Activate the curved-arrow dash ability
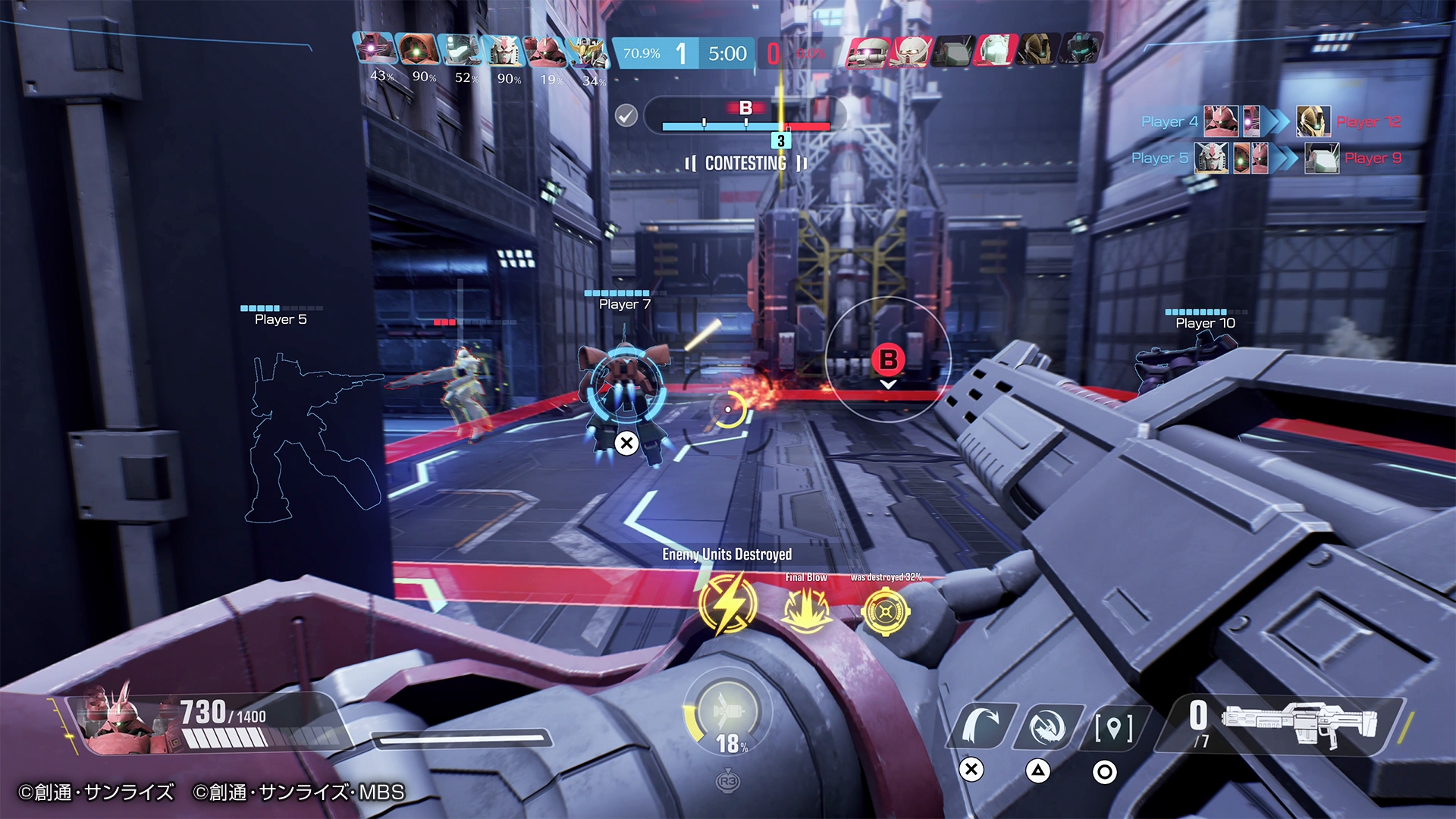The image size is (1456, 819). (981, 726)
